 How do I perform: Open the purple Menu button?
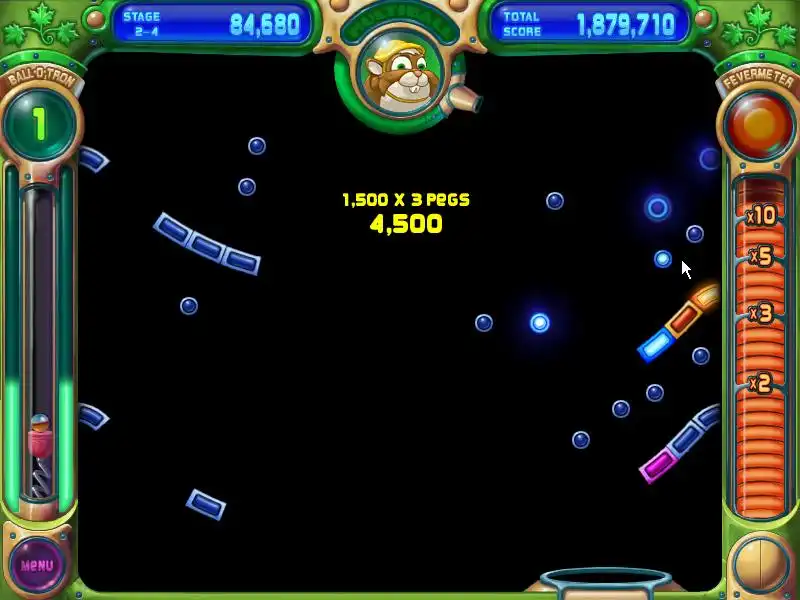tap(37, 564)
